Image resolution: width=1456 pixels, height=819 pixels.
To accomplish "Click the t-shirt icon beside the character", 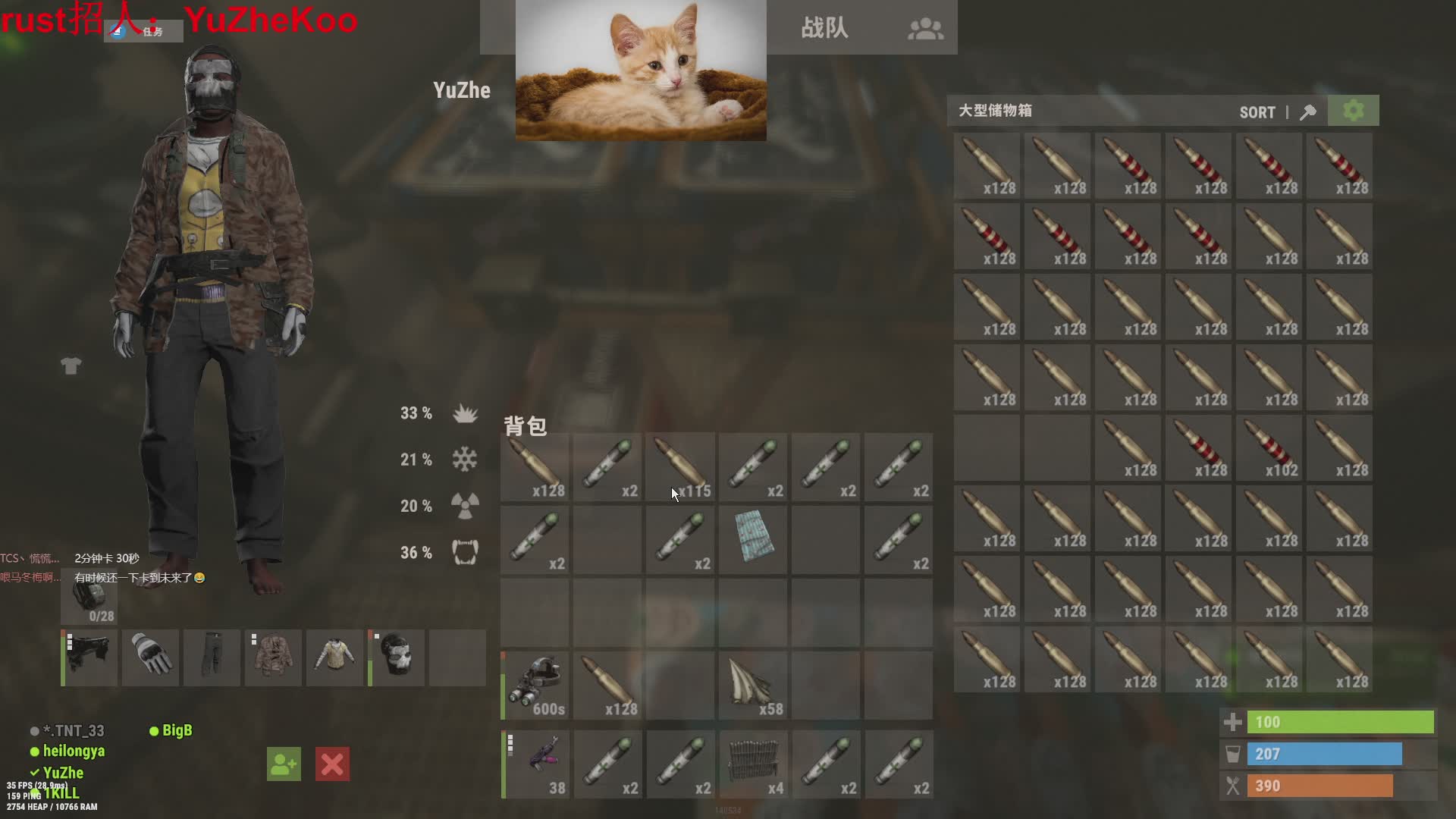I will (x=71, y=366).
